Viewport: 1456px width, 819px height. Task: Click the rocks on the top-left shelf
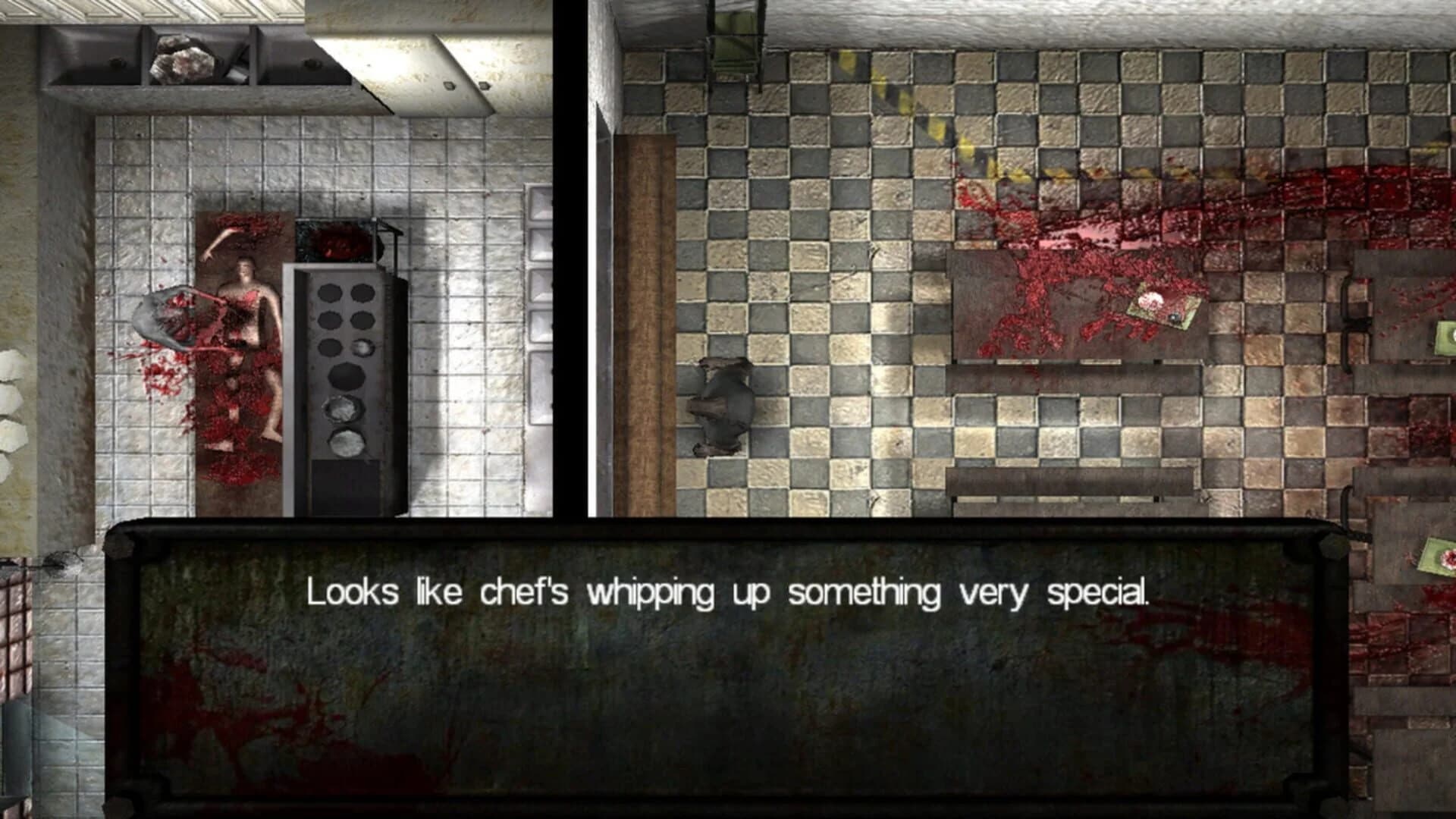[x=182, y=57]
